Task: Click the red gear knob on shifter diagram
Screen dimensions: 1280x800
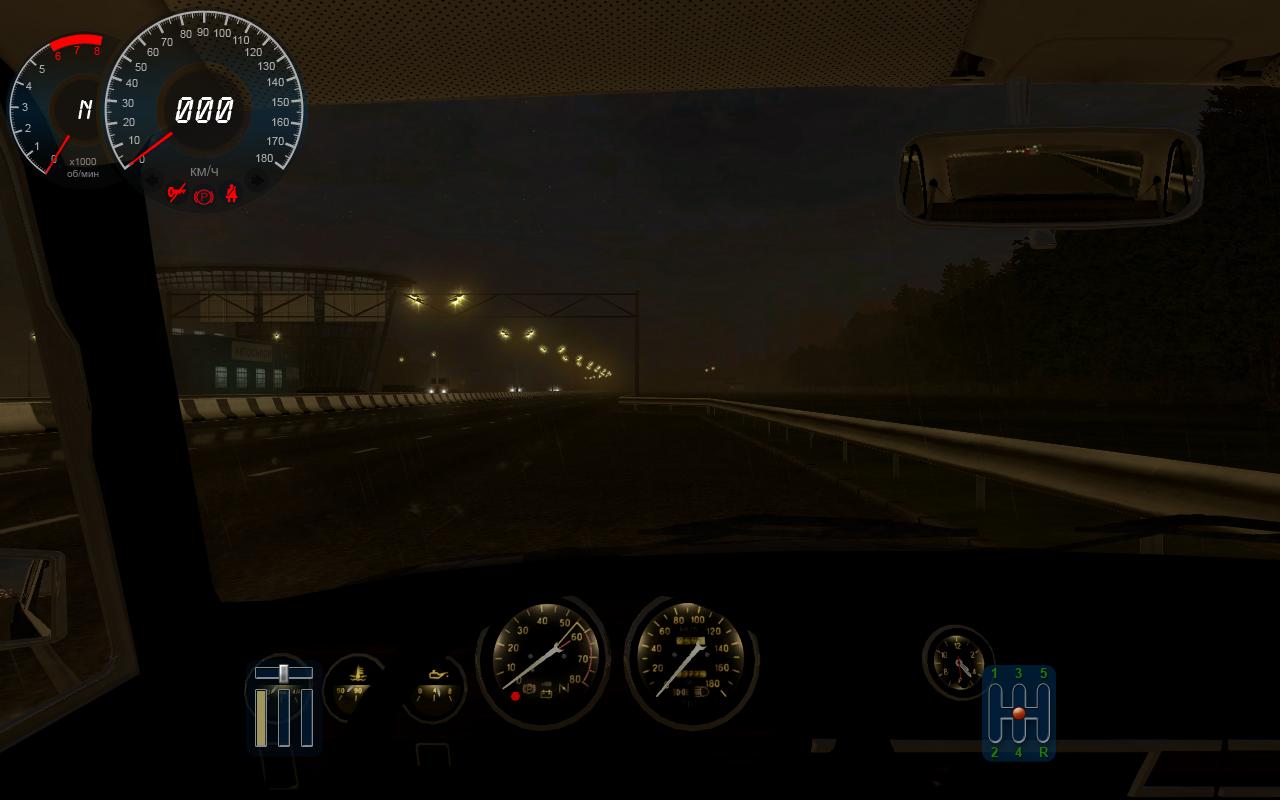Action: (1018, 713)
